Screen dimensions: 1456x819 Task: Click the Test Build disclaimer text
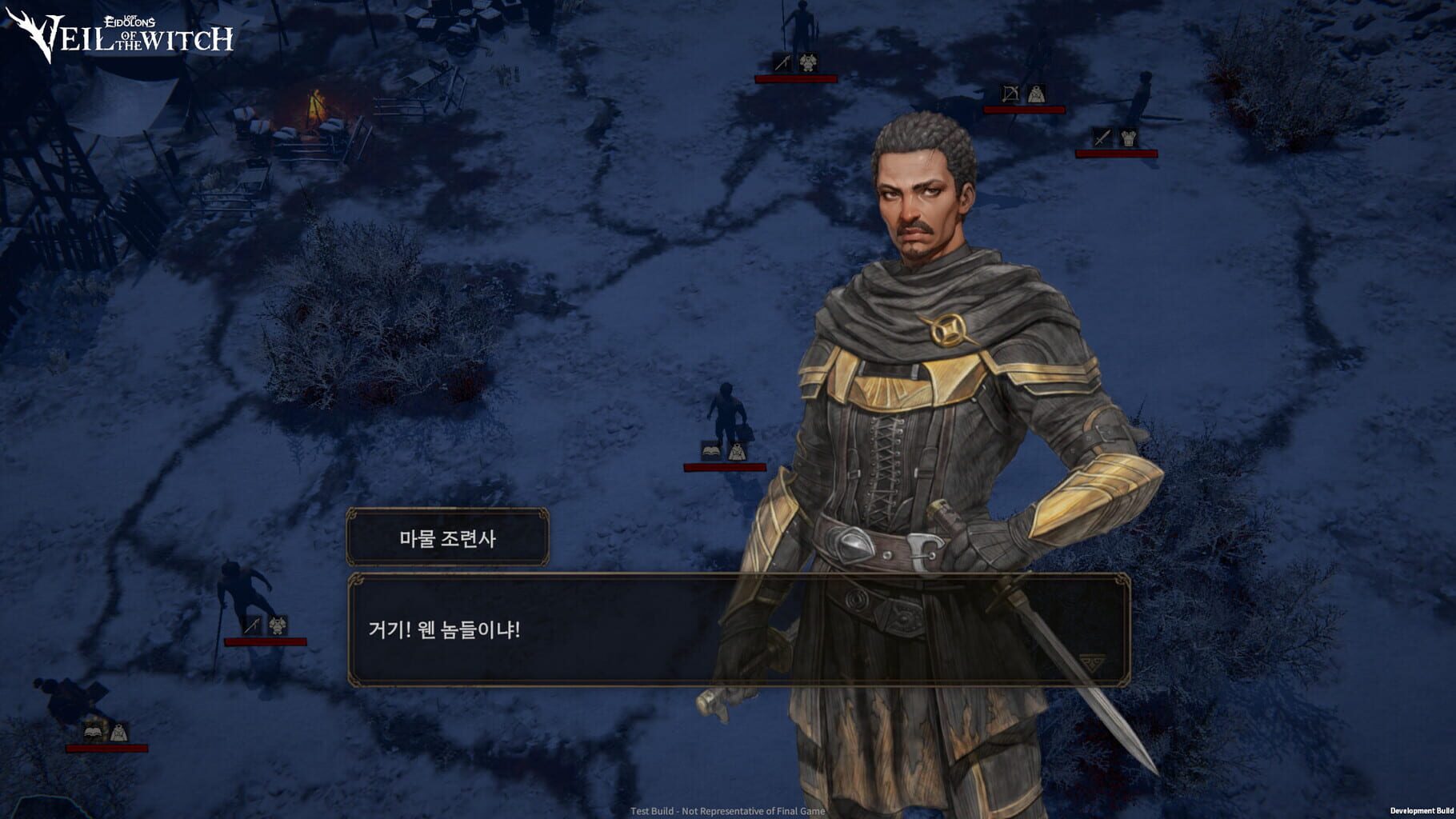tap(726, 810)
